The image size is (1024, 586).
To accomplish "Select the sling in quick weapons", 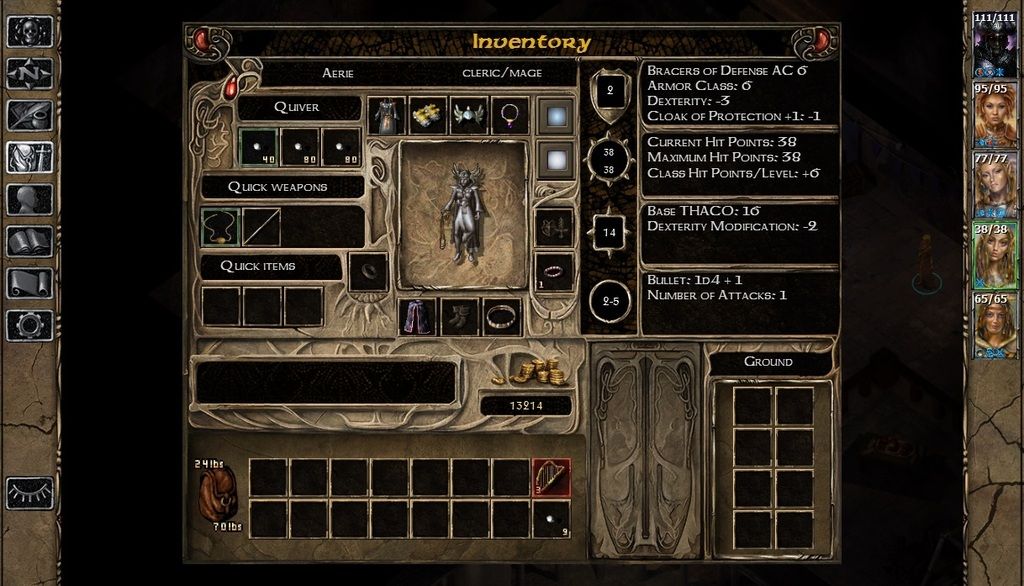I will (x=220, y=227).
